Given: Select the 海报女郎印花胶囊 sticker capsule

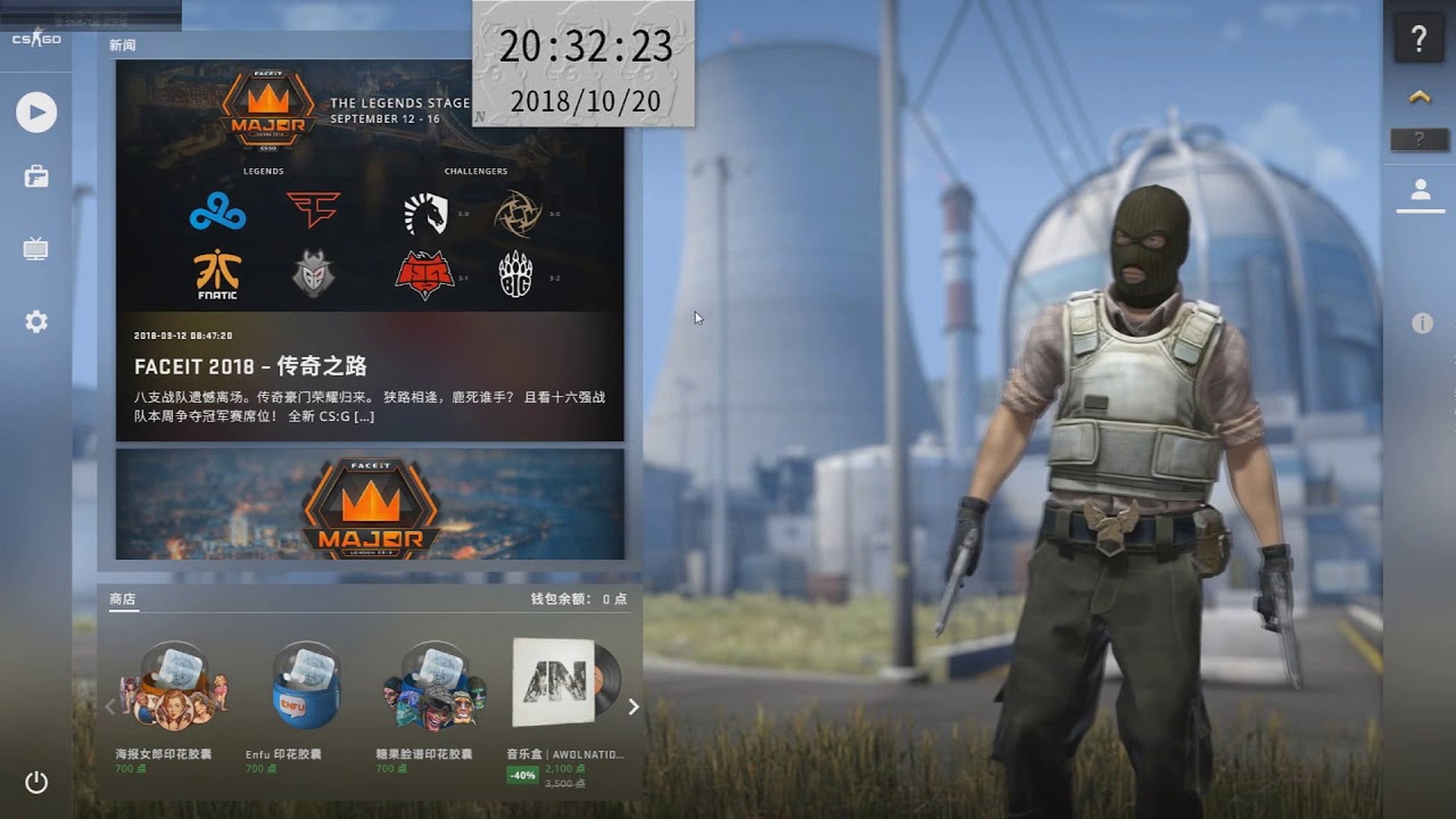Looking at the screenshot, I should (x=174, y=686).
